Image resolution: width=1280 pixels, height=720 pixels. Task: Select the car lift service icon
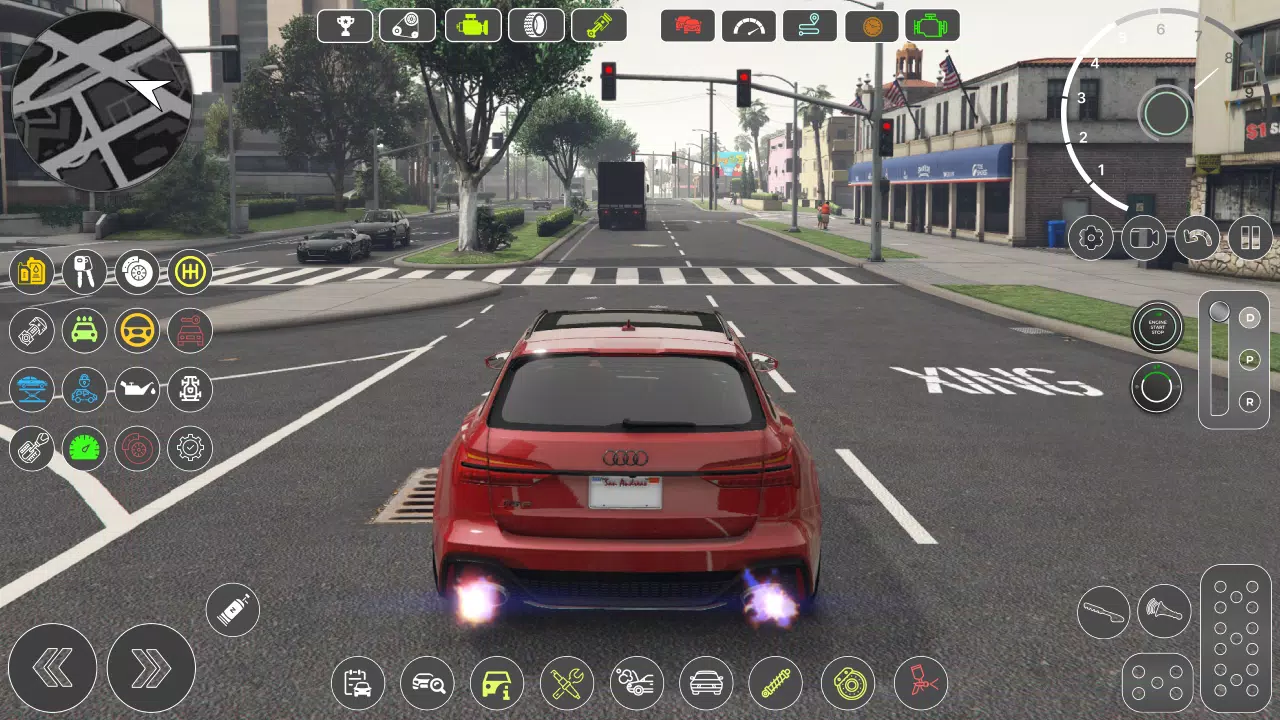pyautogui.click(x=31, y=390)
